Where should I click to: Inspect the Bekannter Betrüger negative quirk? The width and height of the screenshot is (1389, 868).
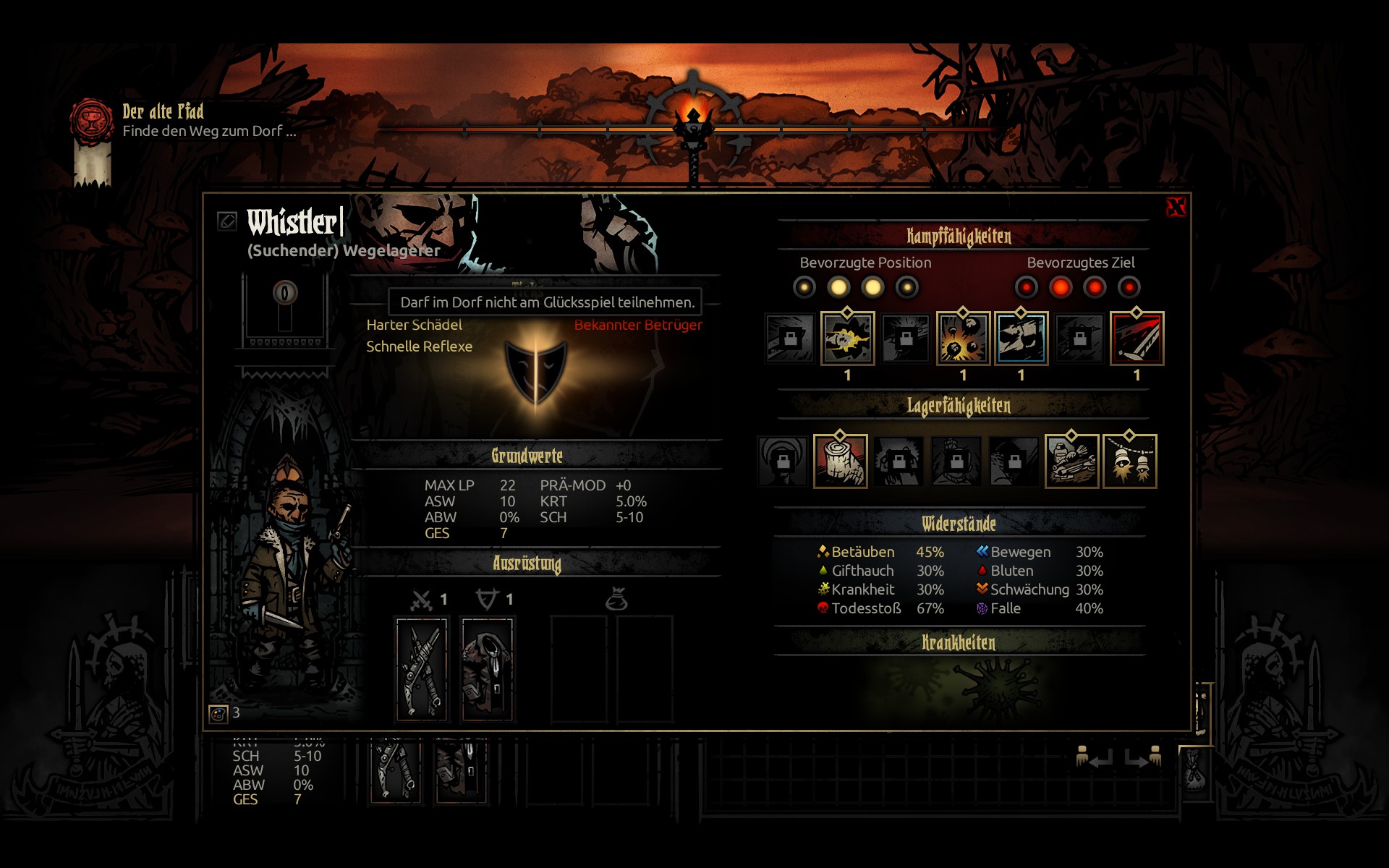pos(637,325)
